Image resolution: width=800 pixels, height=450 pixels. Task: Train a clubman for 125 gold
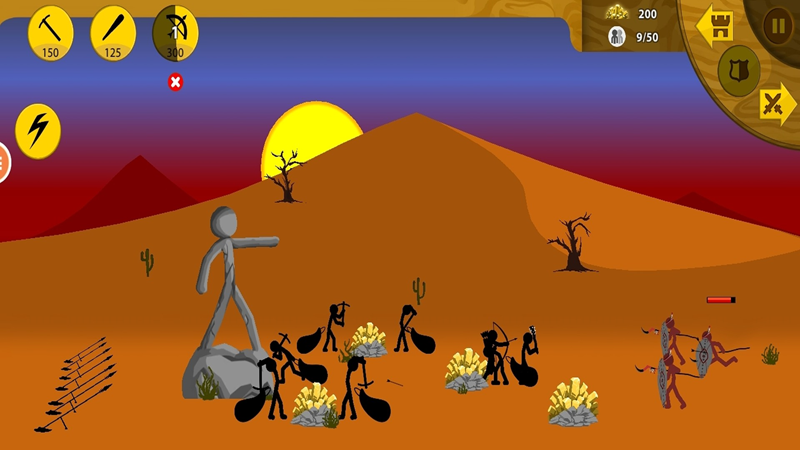click(x=113, y=32)
